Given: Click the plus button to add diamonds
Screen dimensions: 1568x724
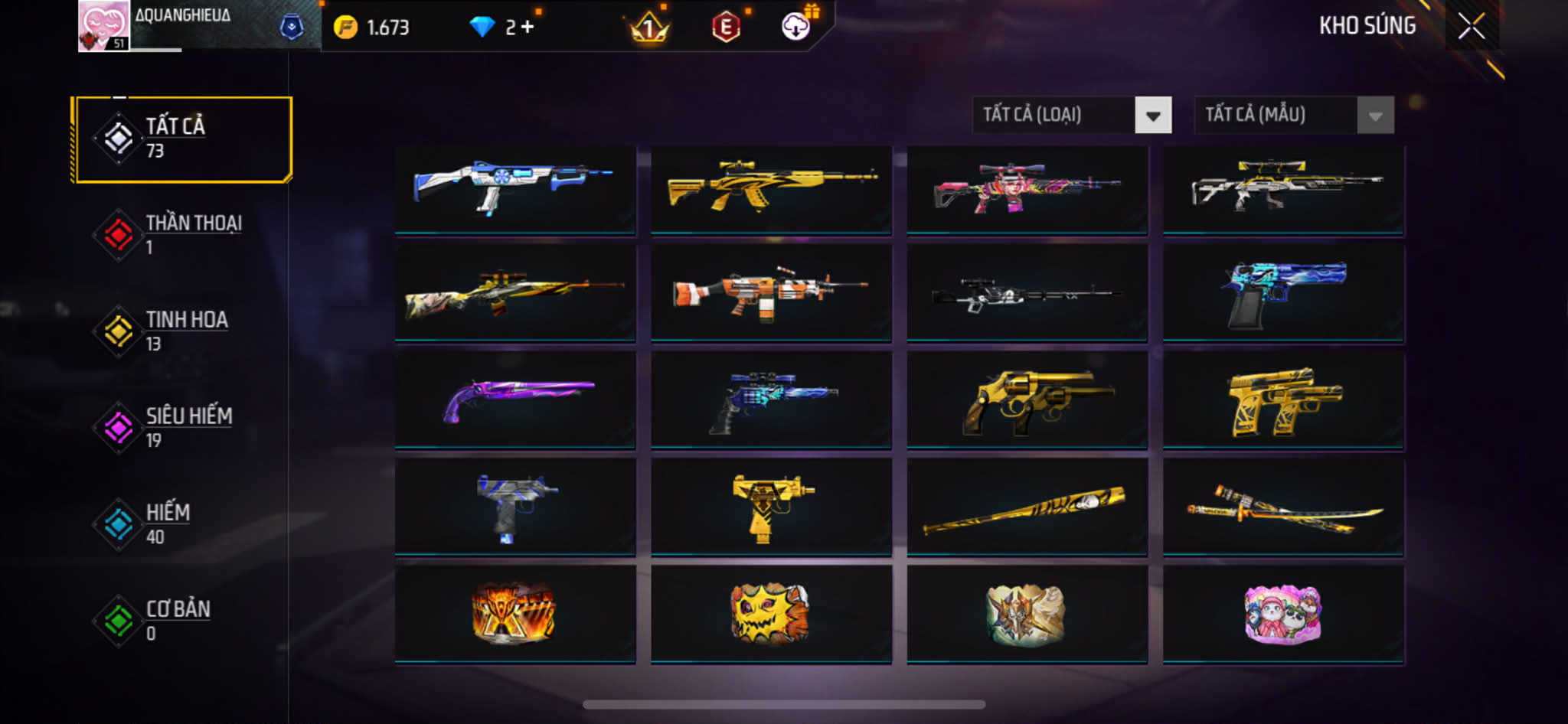Looking at the screenshot, I should tap(527, 28).
